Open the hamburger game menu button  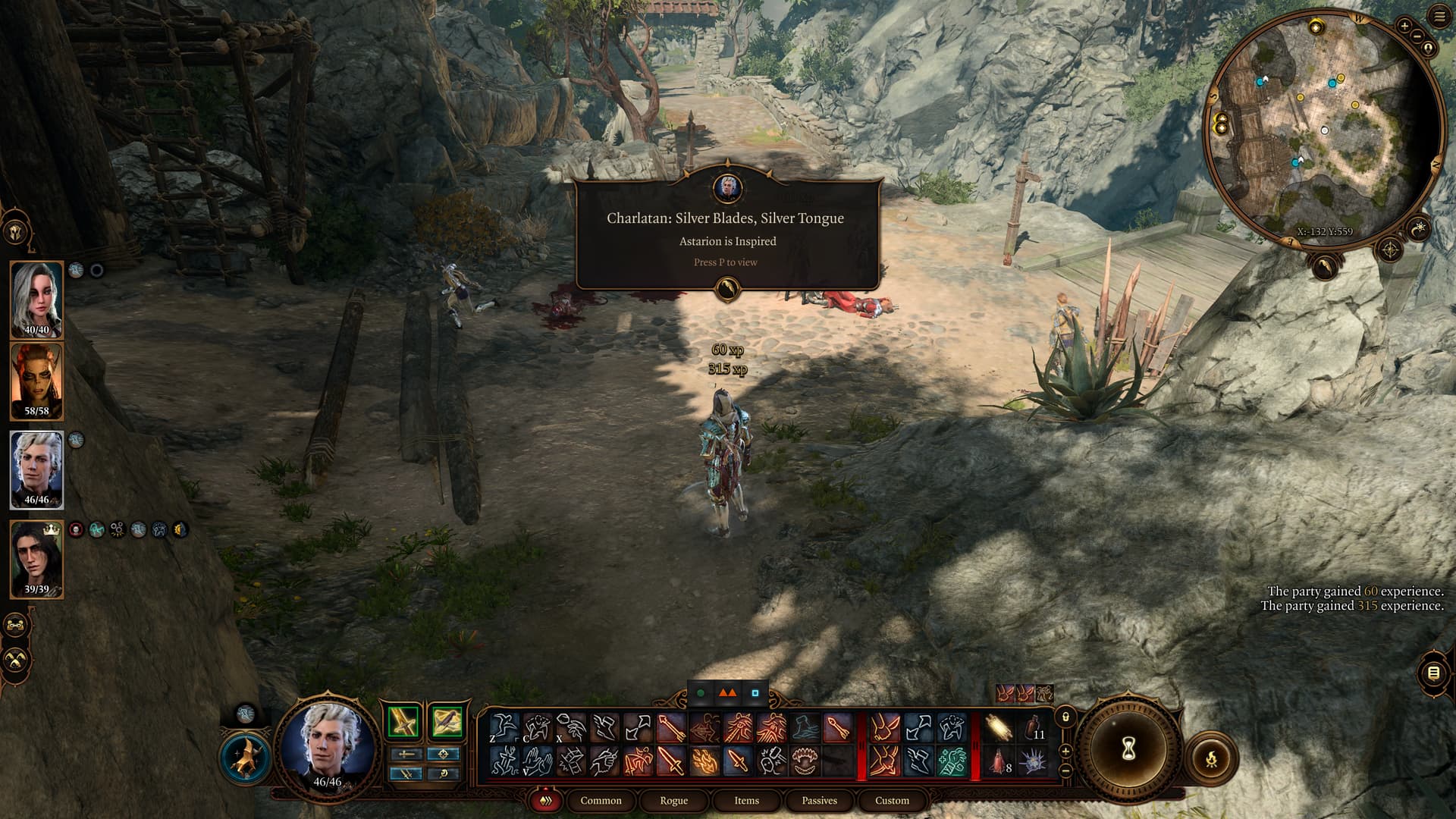(x=1439, y=17)
